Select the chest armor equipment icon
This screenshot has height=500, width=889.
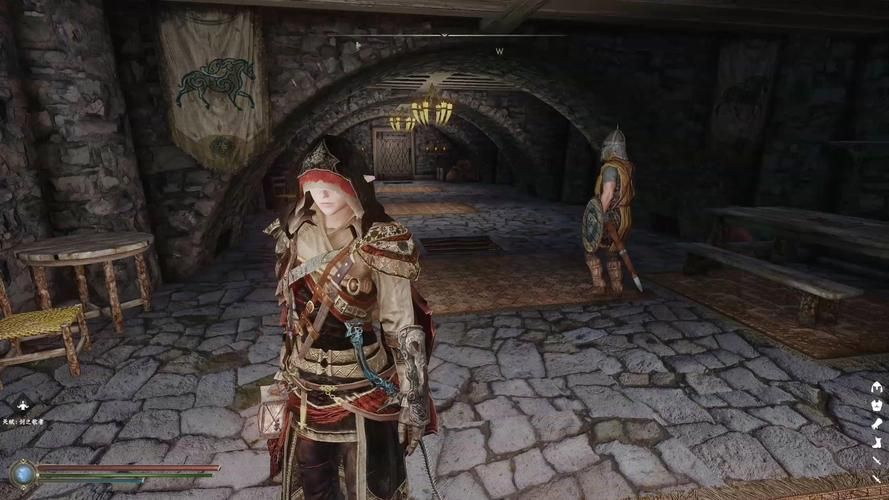877,405
